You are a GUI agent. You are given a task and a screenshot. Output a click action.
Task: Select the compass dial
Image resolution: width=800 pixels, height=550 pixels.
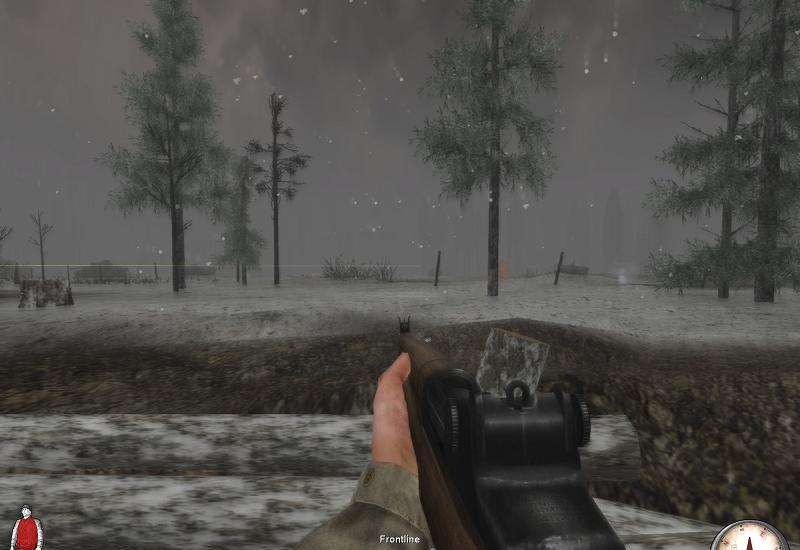(x=751, y=537)
